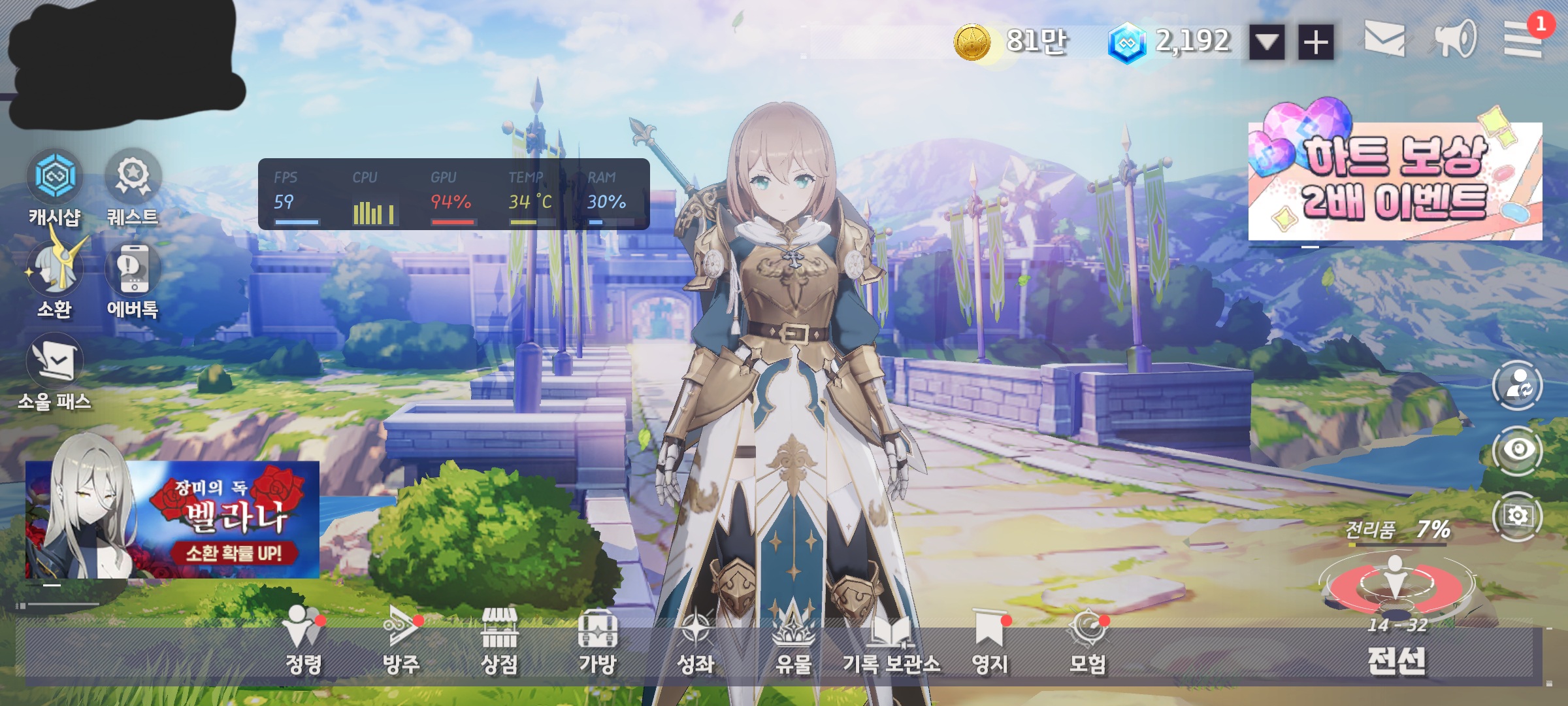Open the hamburger main menu
The width and height of the screenshot is (1568, 706).
(x=1523, y=39)
